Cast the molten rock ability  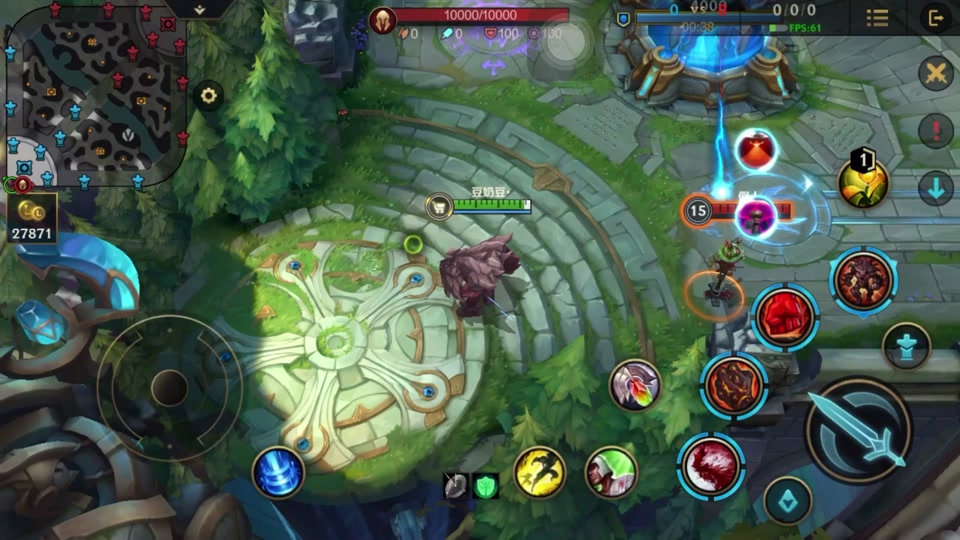[x=734, y=384]
